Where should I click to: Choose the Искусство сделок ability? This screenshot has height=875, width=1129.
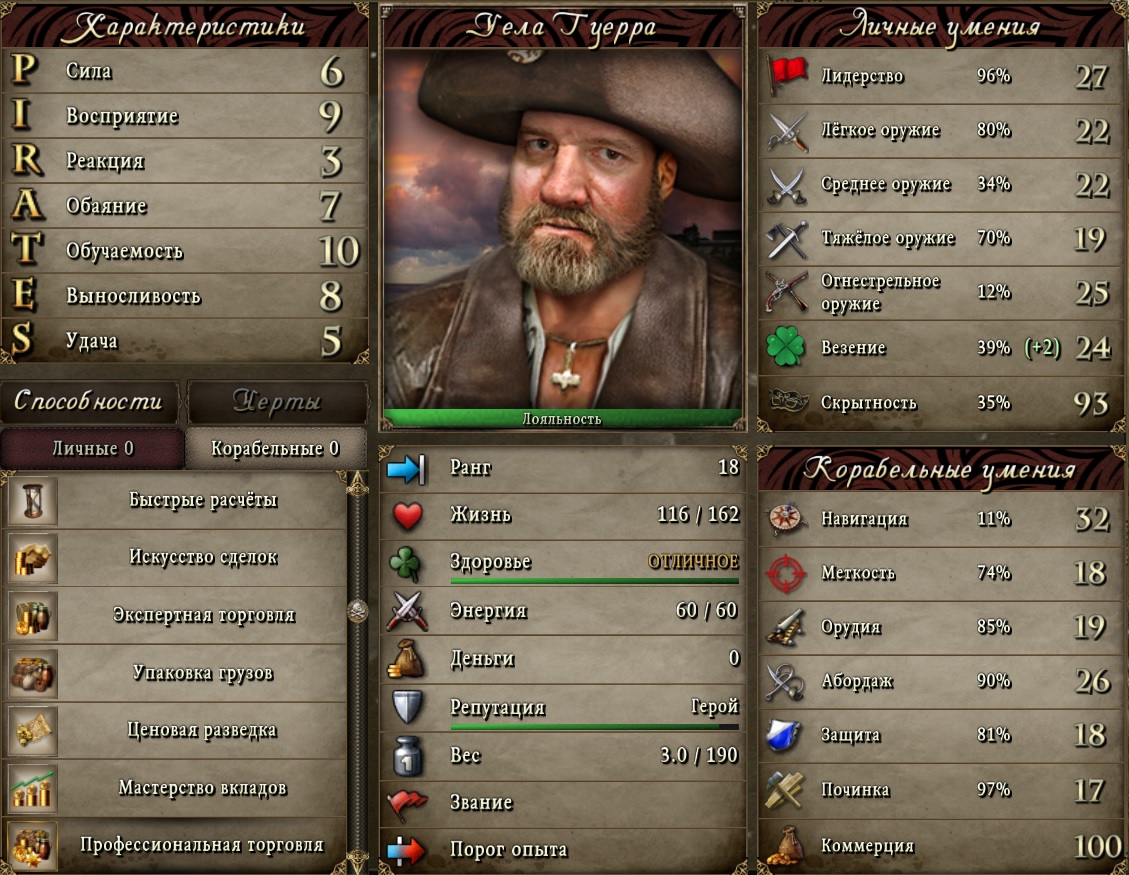pos(203,557)
